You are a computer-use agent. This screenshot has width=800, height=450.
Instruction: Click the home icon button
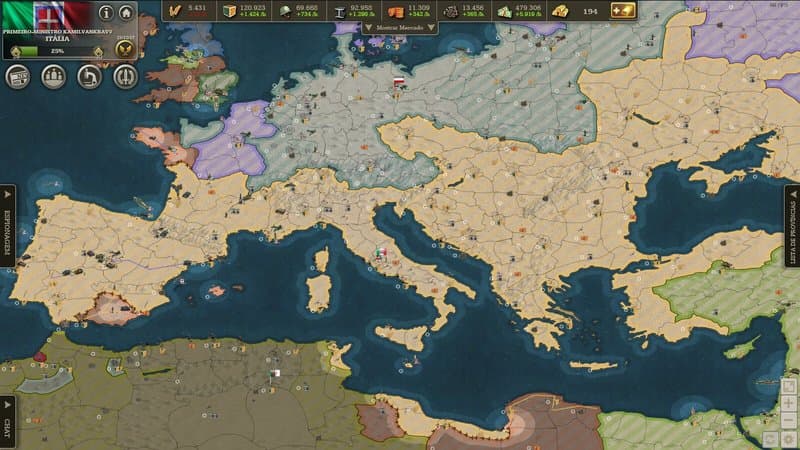[126, 13]
